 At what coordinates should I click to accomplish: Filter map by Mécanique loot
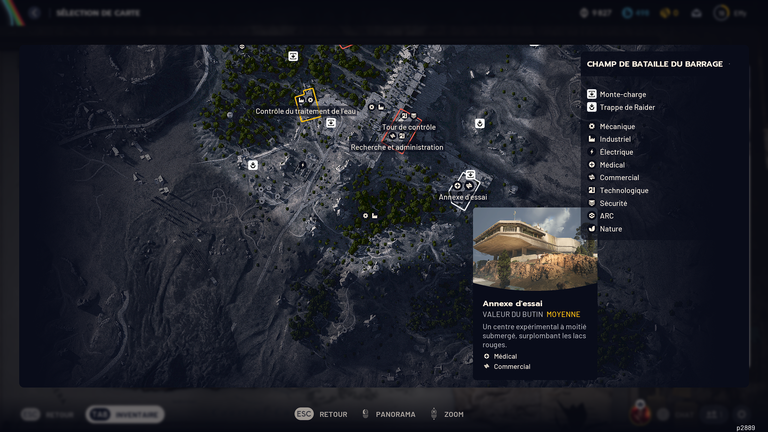[617, 127]
